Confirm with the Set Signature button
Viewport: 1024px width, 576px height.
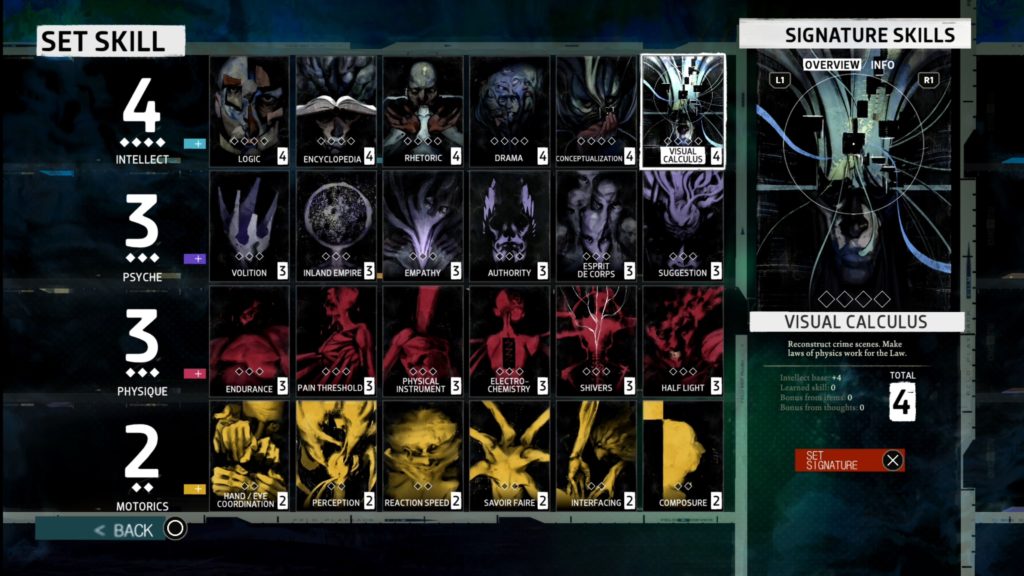click(x=849, y=460)
